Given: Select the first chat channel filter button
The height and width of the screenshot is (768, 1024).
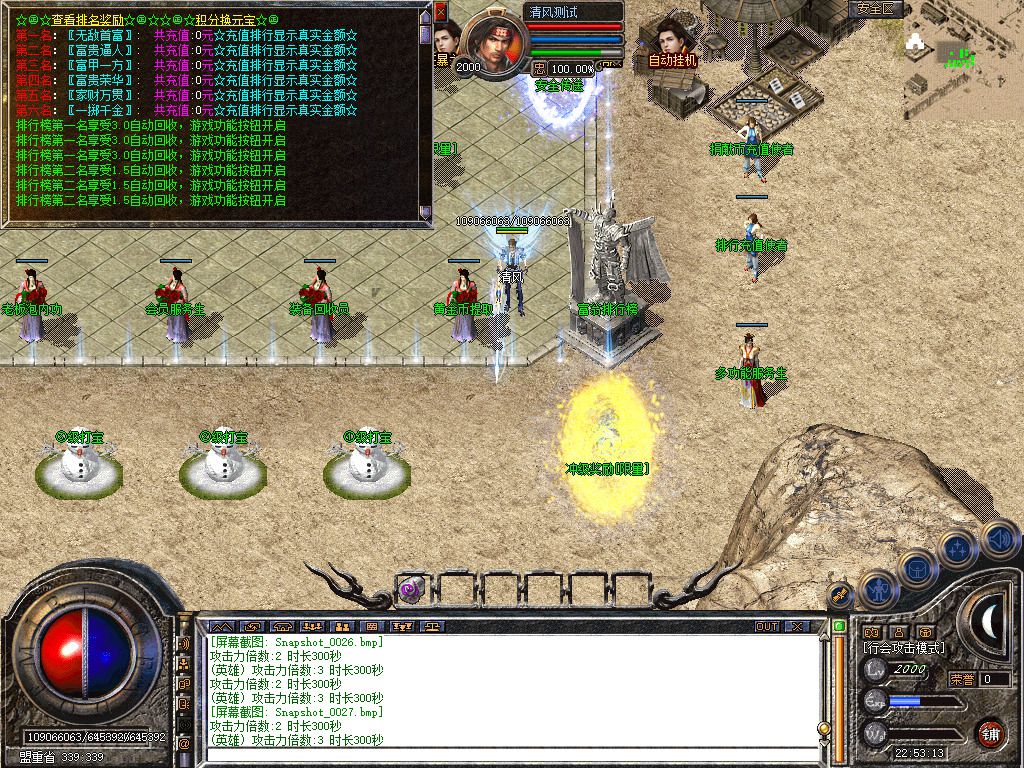Looking at the screenshot, I should (x=222, y=626).
